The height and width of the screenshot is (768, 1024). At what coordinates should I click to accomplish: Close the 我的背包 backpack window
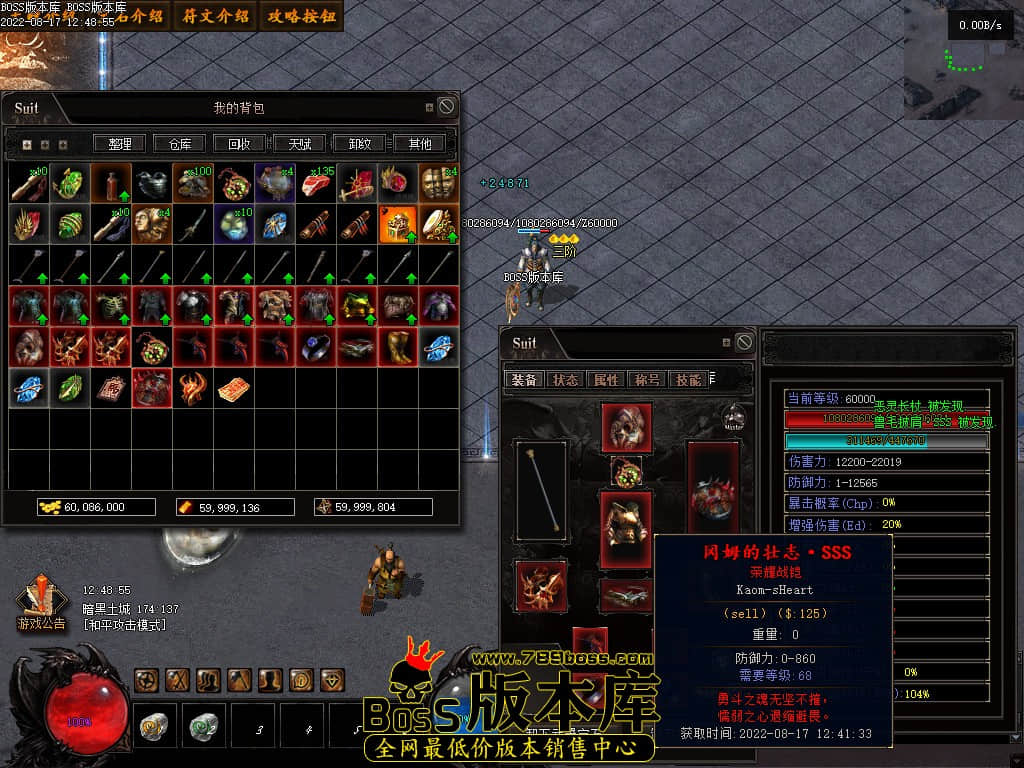(447, 106)
